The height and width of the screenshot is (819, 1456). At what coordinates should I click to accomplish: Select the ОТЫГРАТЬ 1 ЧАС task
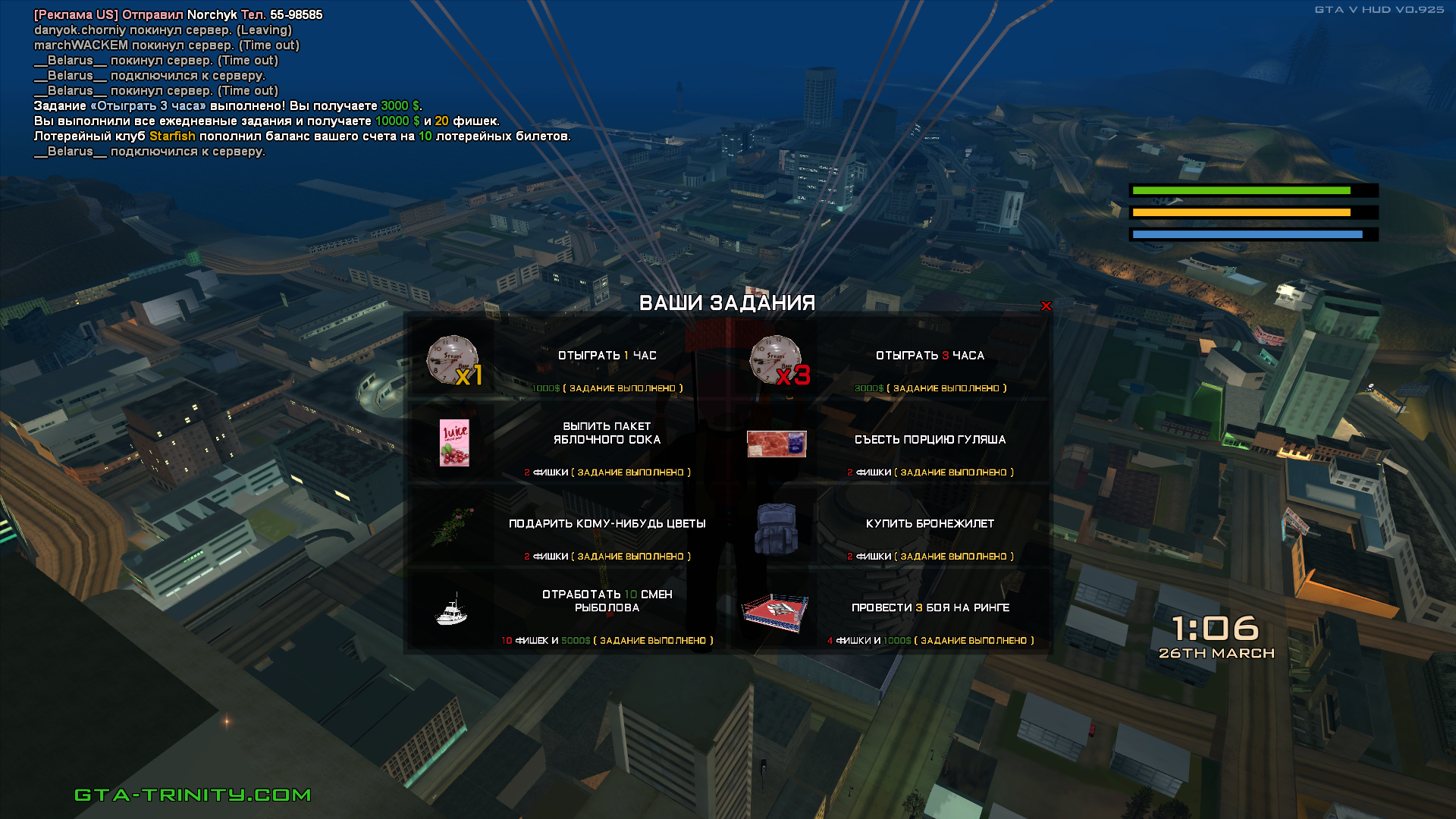[x=607, y=356]
